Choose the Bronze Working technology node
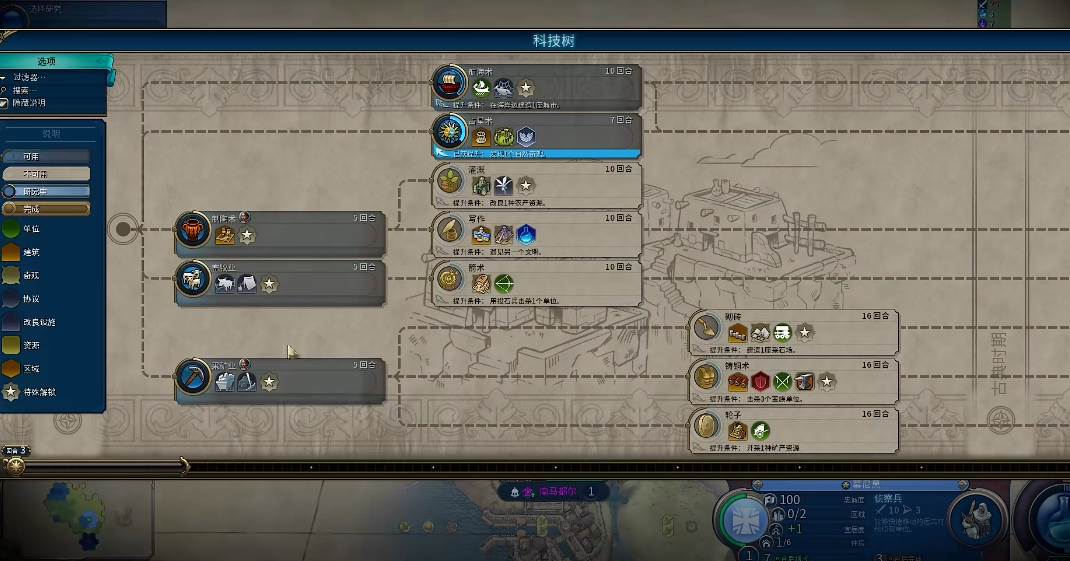This screenshot has height=561, width=1070. (793, 377)
